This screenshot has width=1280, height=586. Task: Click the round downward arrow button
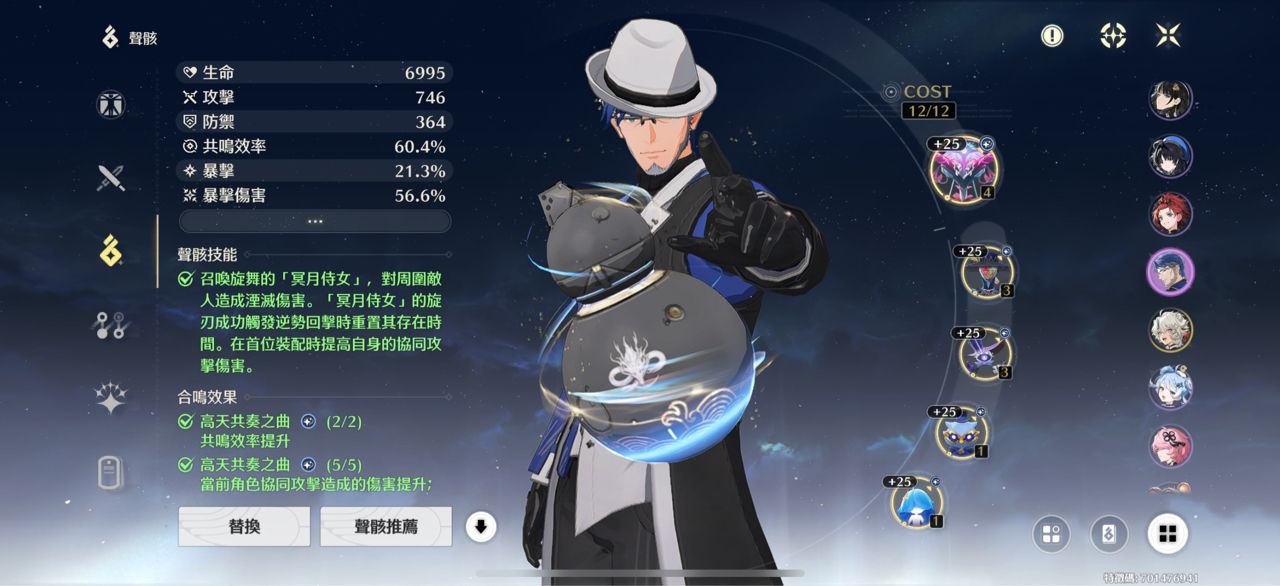(481, 526)
